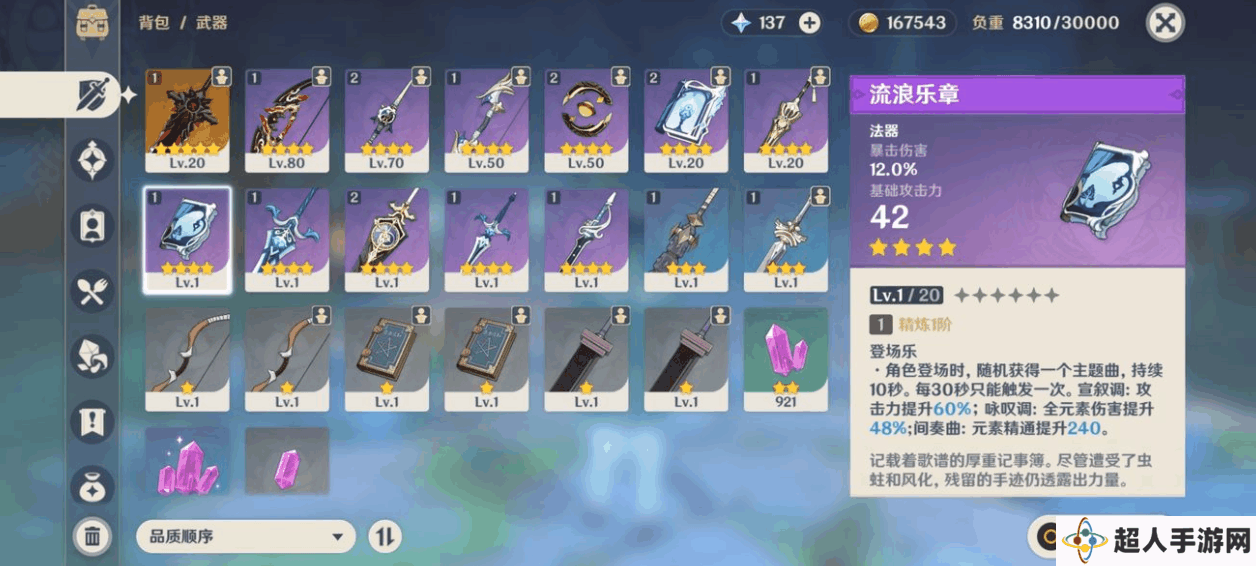Add primogems with the plus button
The height and width of the screenshot is (566, 1256).
[809, 23]
